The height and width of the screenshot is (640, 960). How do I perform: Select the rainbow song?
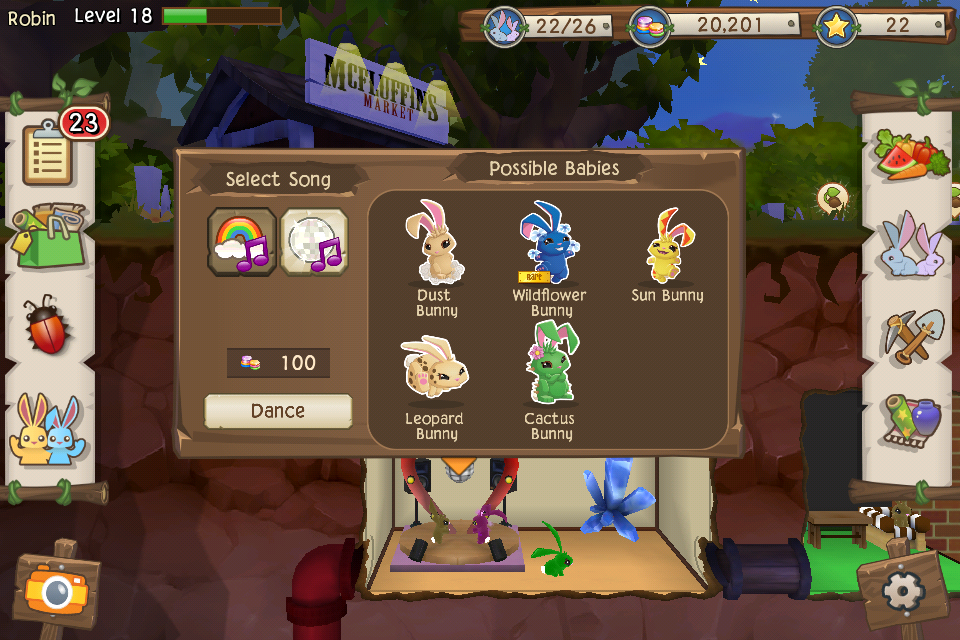click(241, 241)
